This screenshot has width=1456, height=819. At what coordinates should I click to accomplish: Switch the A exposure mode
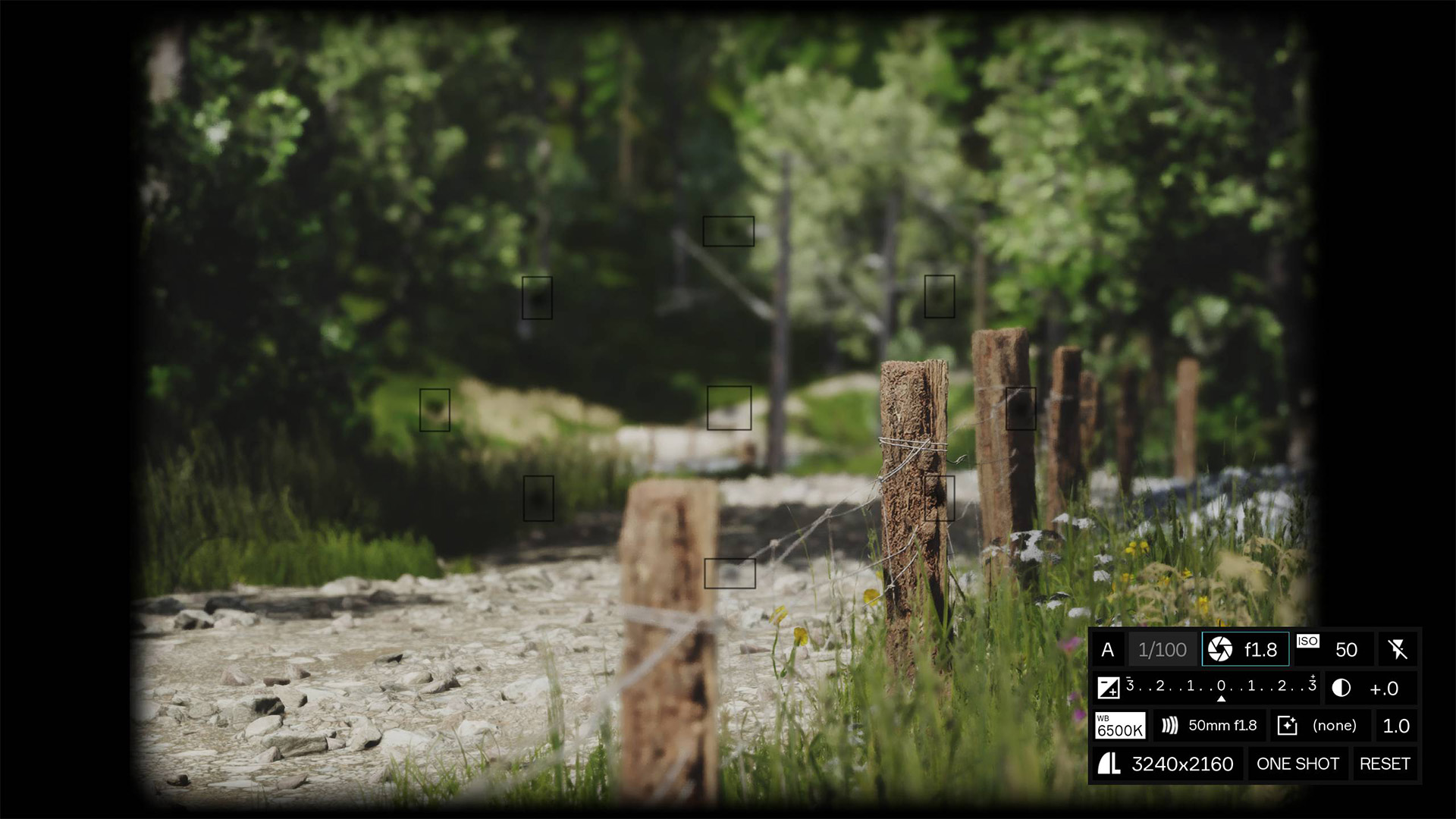[x=1108, y=649]
